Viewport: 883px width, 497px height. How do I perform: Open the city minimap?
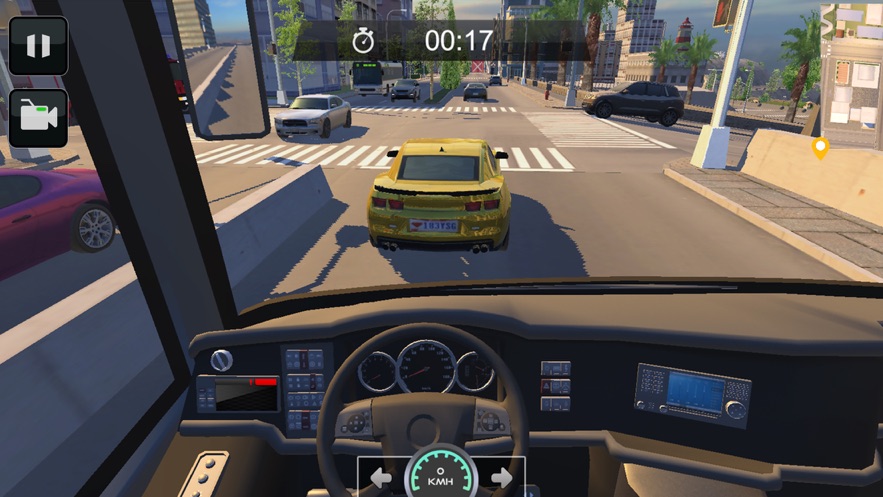point(851,70)
